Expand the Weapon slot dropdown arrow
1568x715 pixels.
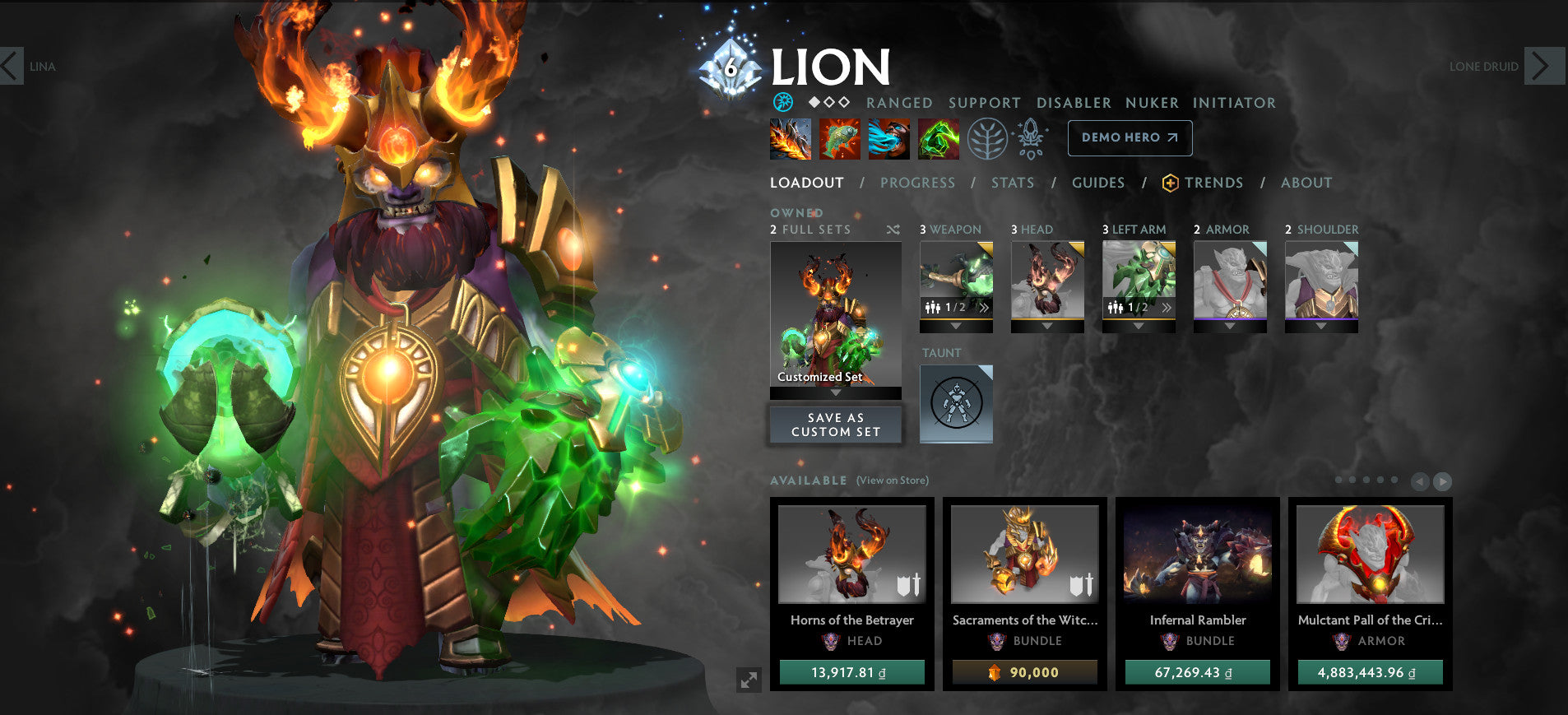(956, 324)
